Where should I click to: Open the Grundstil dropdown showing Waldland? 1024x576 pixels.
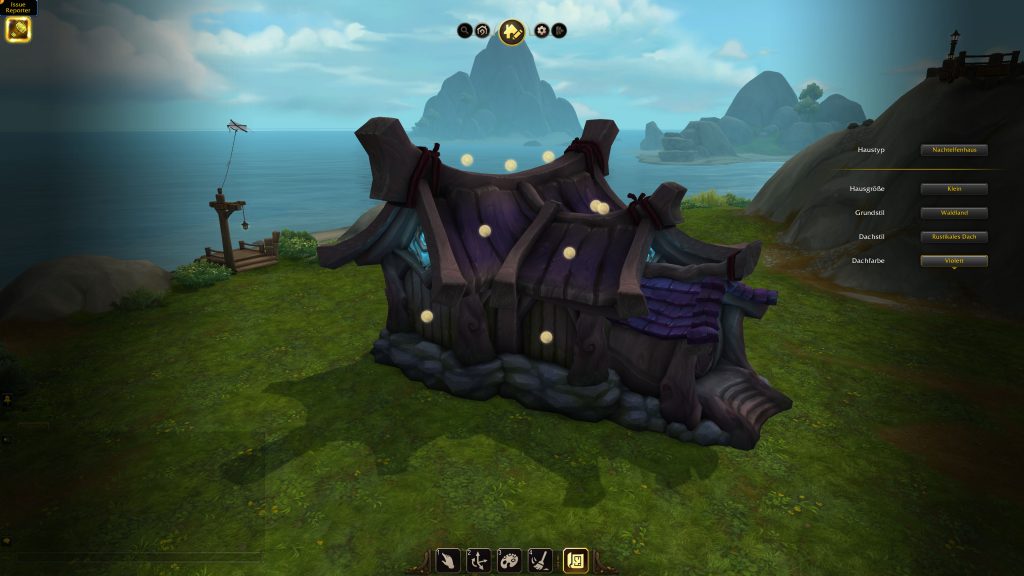point(954,213)
